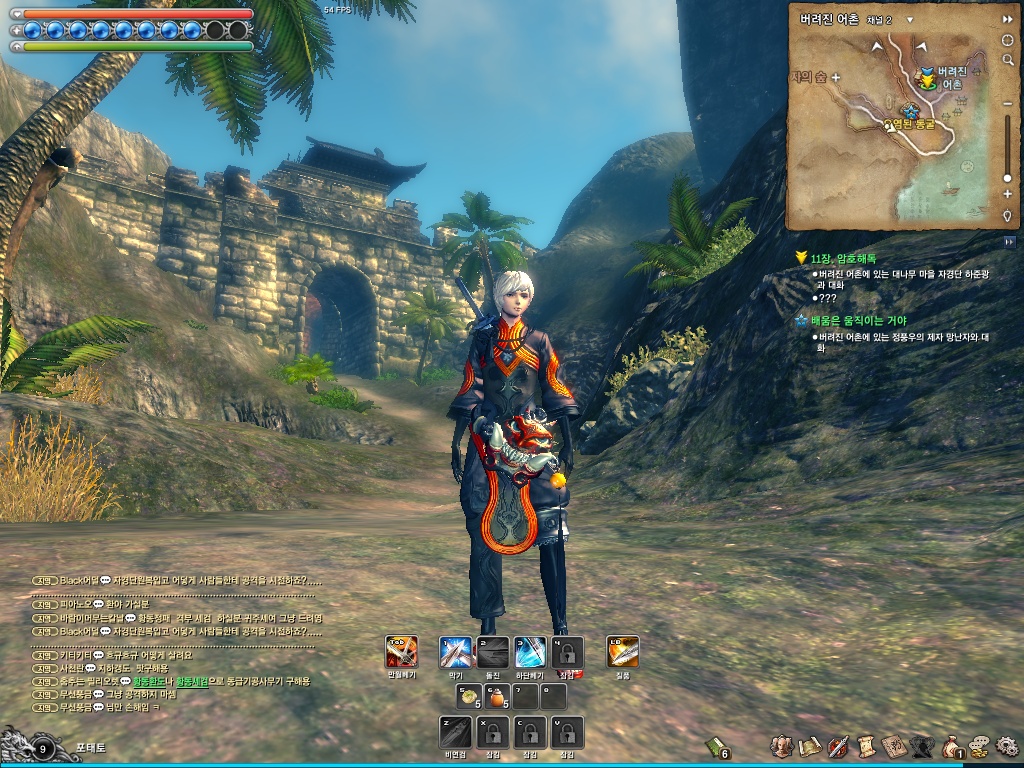Use the 막기 block skill
The image size is (1024, 768).
point(455,652)
